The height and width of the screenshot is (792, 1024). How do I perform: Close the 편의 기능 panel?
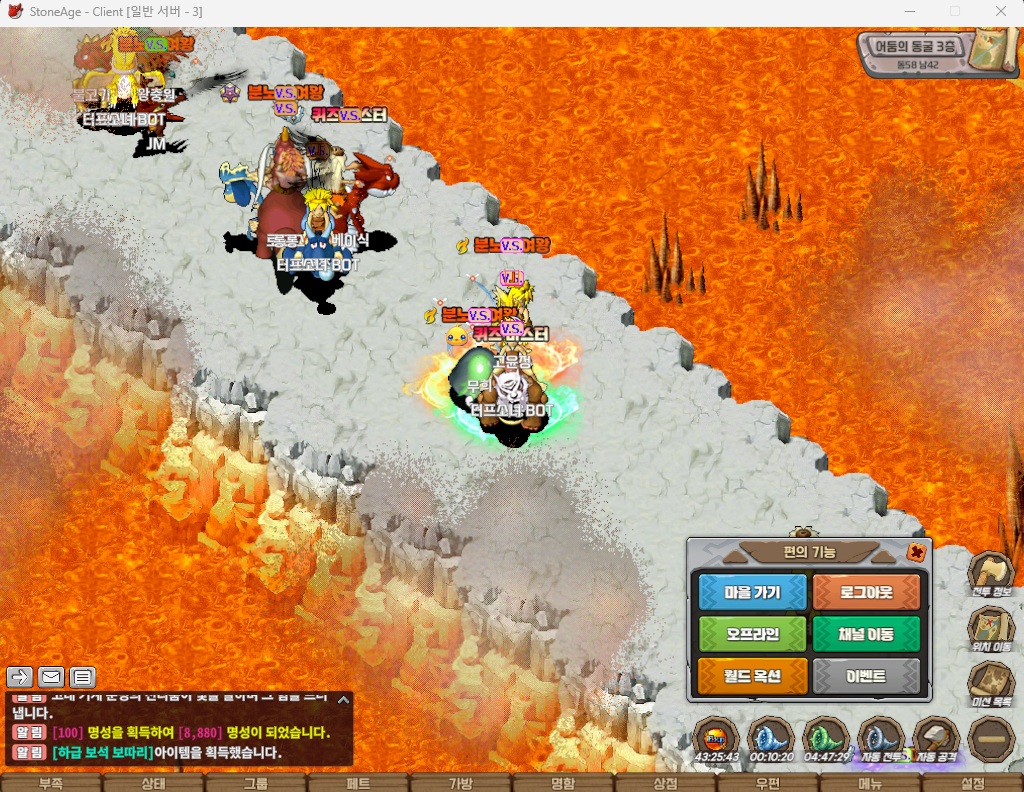[x=915, y=552]
